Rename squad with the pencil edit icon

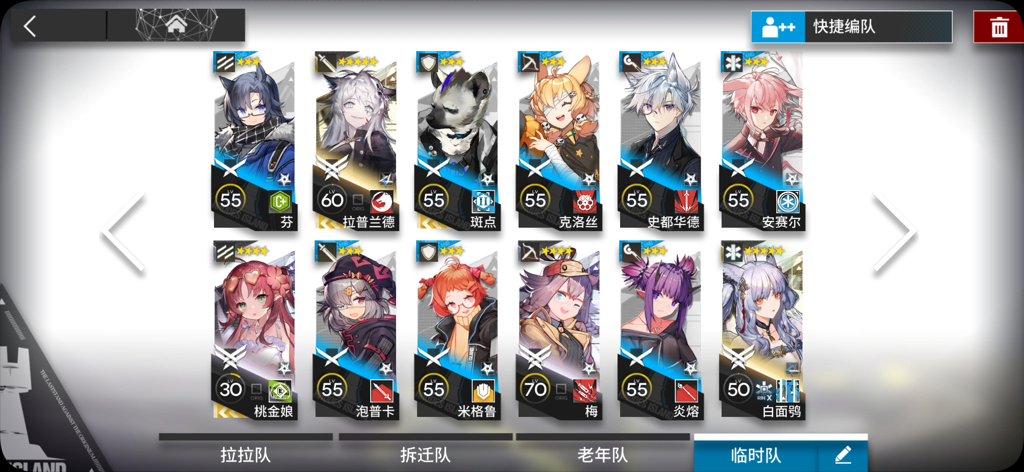point(843,455)
